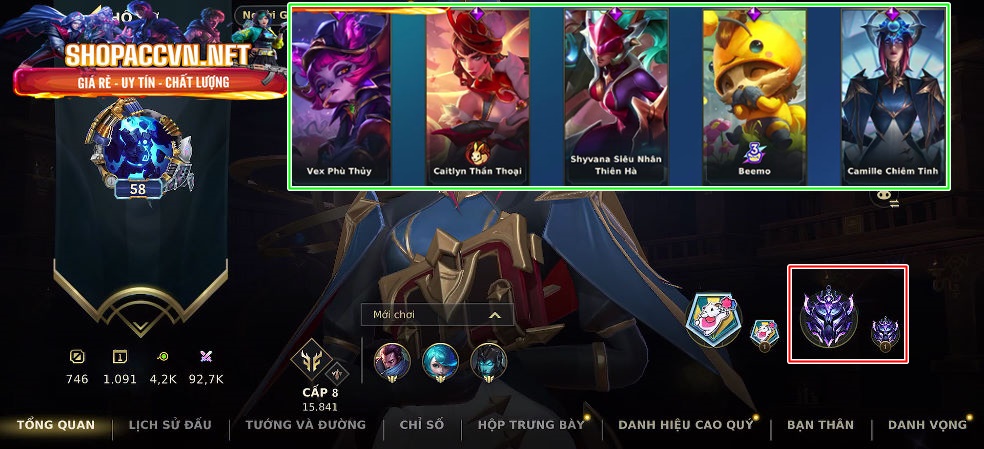The image size is (984, 449).
Task: Click the summoner profile icon showing level 58
Action: tap(139, 152)
